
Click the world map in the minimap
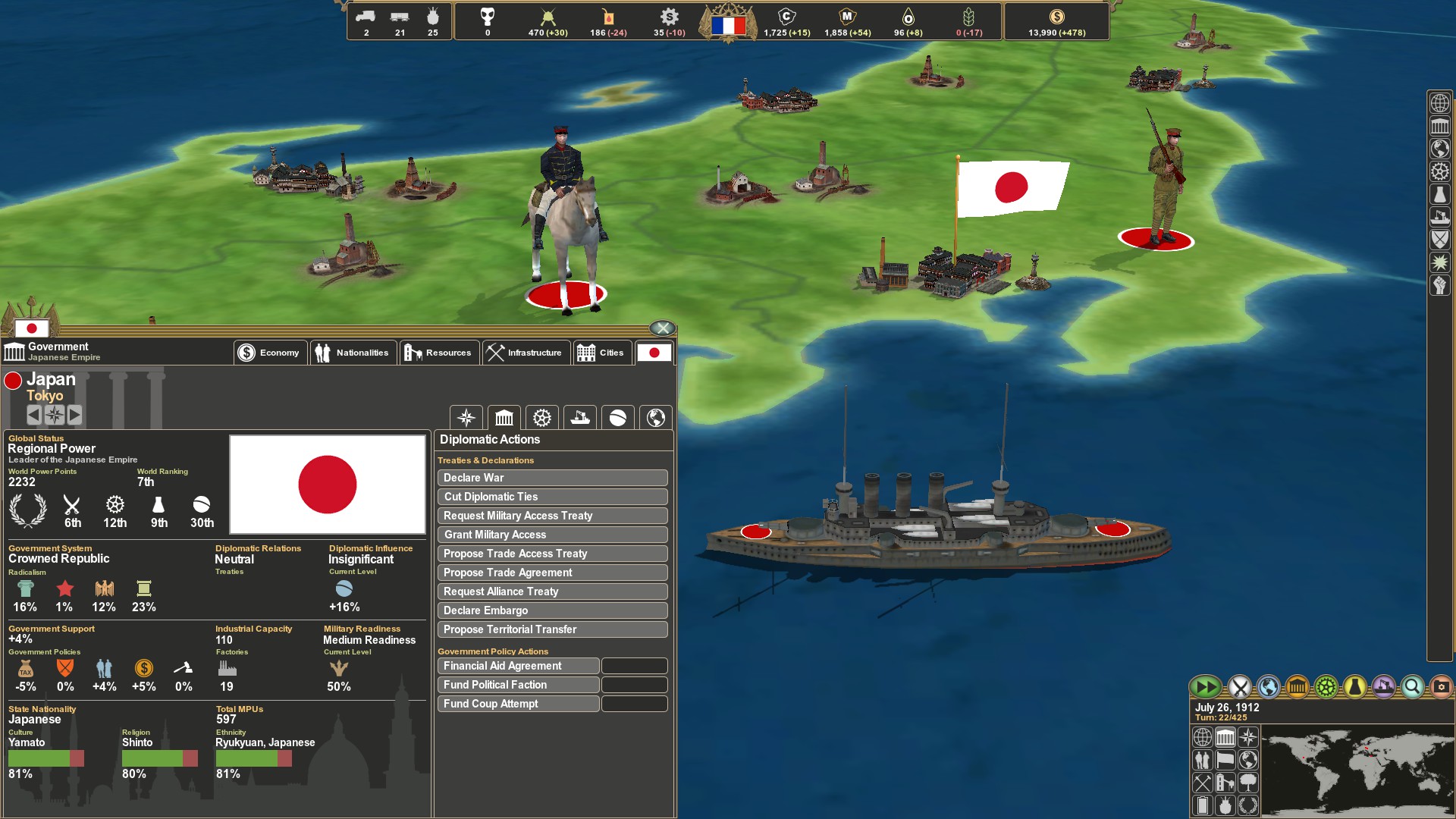[x=1362, y=770]
